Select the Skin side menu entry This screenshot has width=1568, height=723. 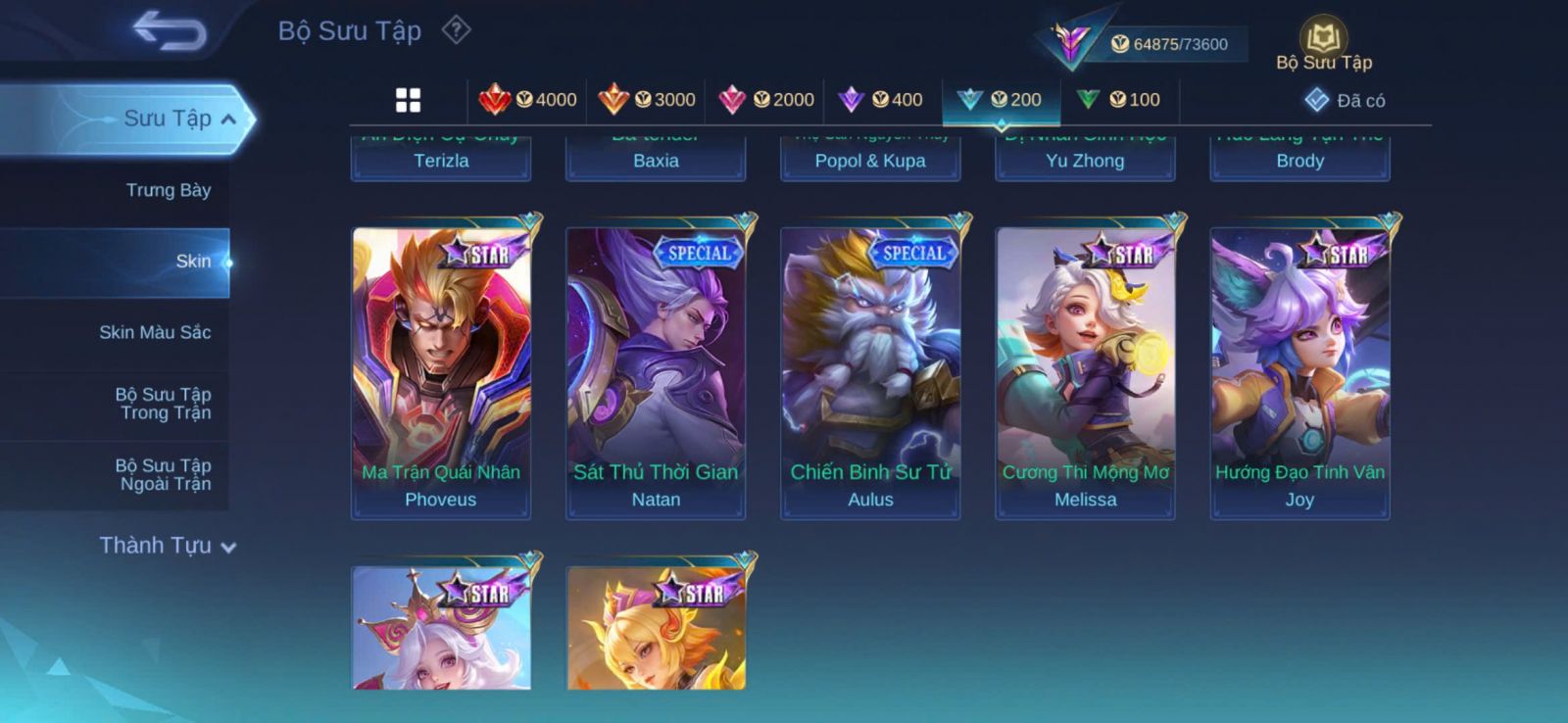pyautogui.click(x=192, y=262)
